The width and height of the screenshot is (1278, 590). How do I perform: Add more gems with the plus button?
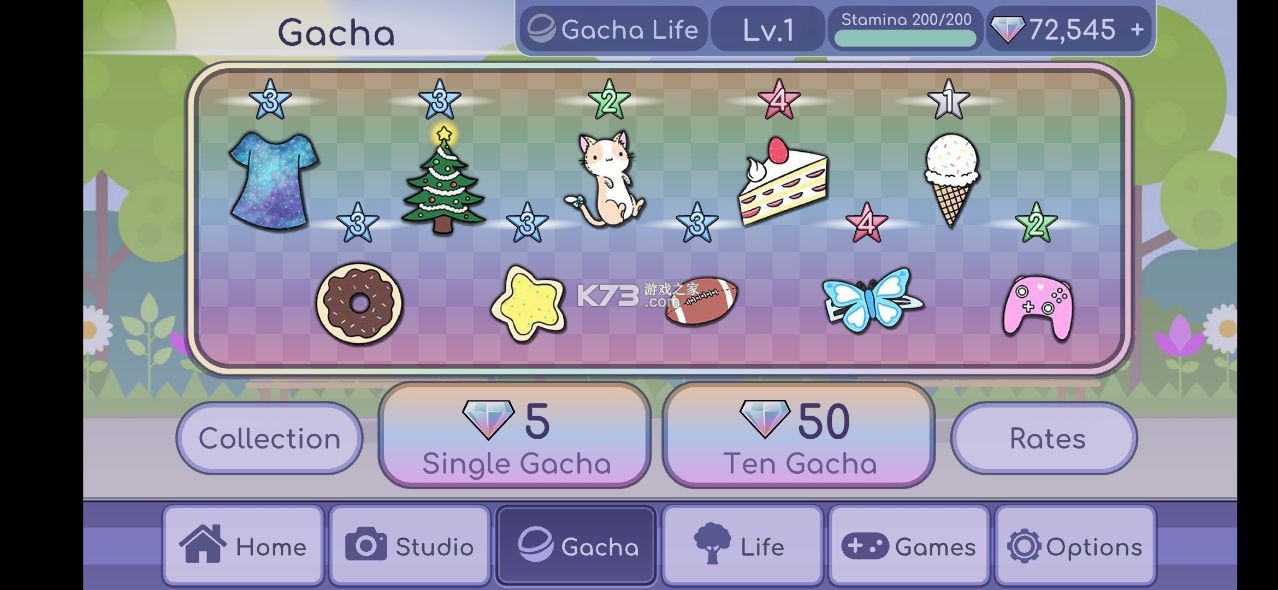pos(1137,30)
